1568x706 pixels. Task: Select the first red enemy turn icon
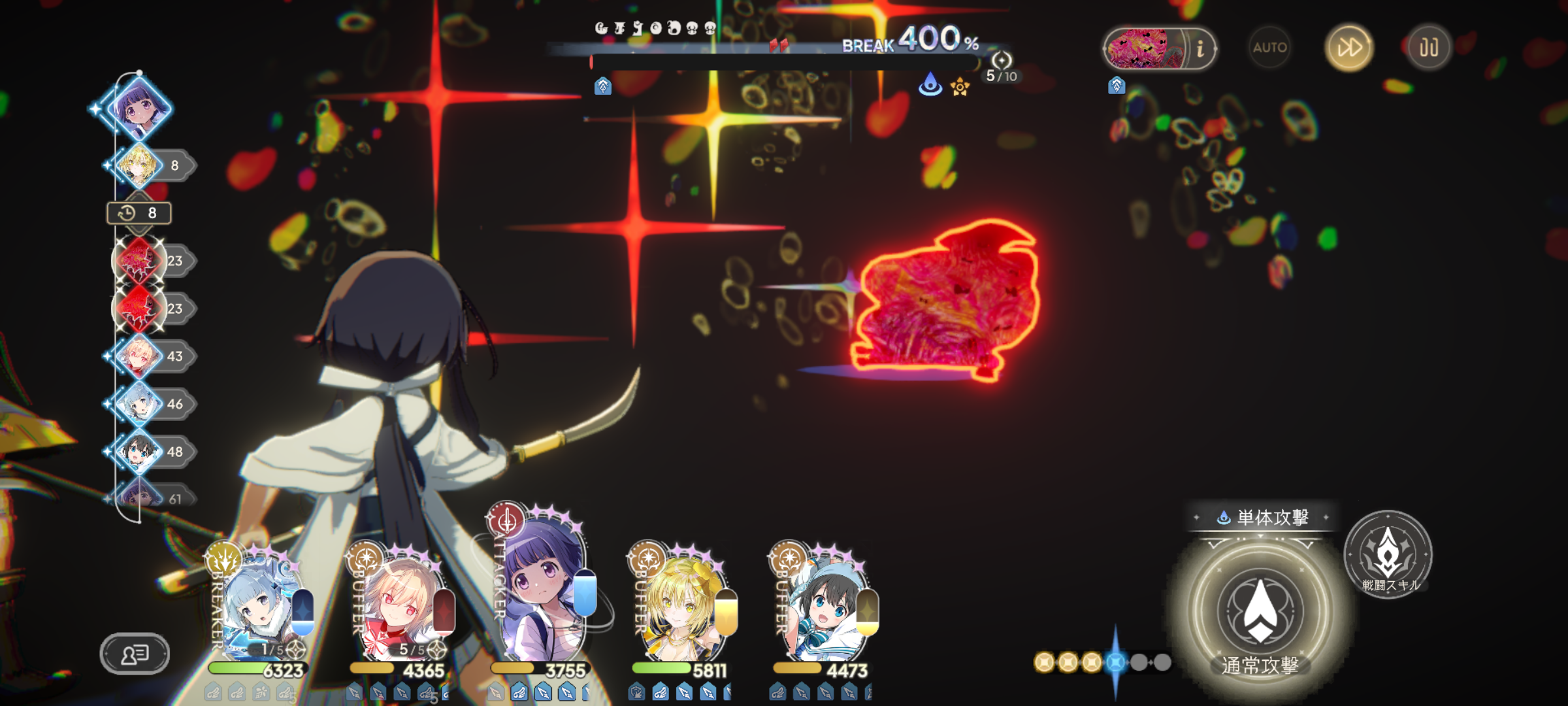[139, 261]
